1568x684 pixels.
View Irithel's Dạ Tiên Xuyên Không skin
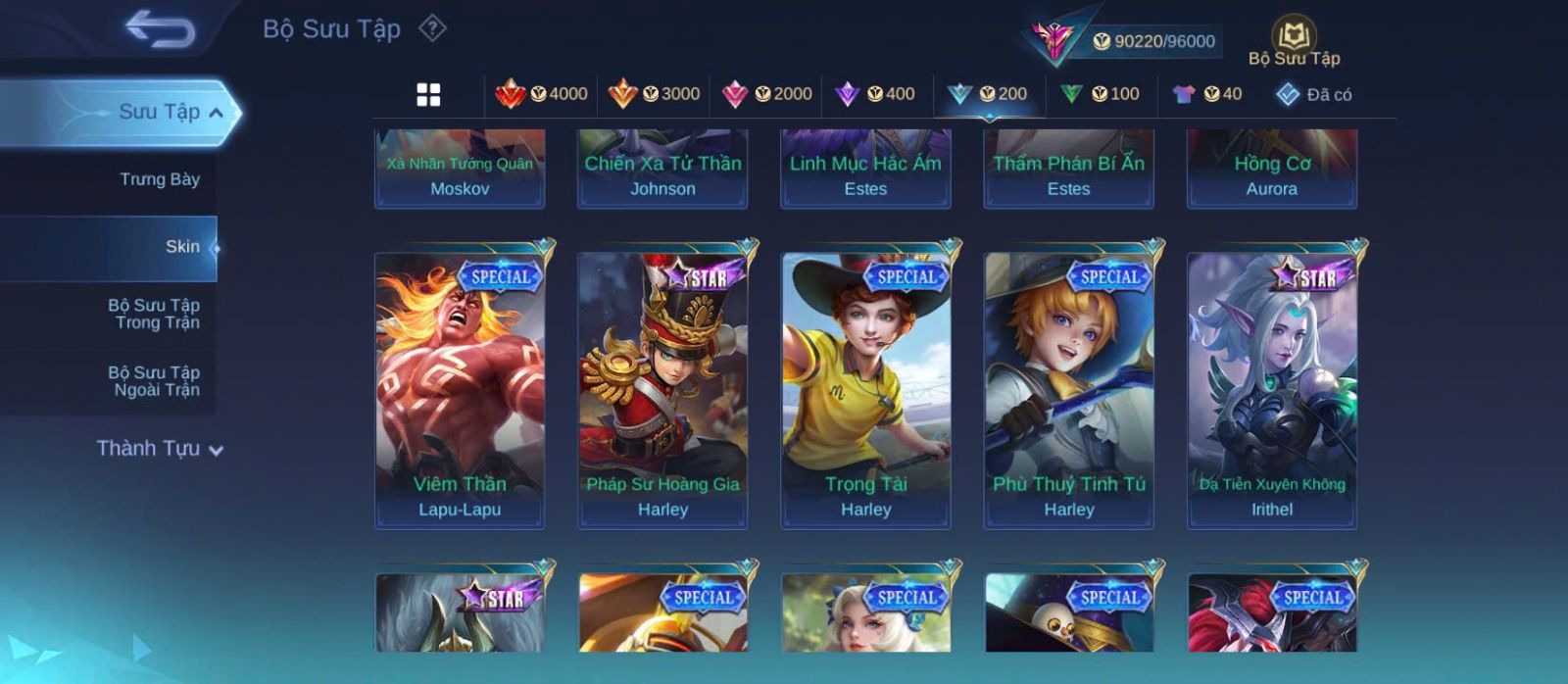[1272, 390]
